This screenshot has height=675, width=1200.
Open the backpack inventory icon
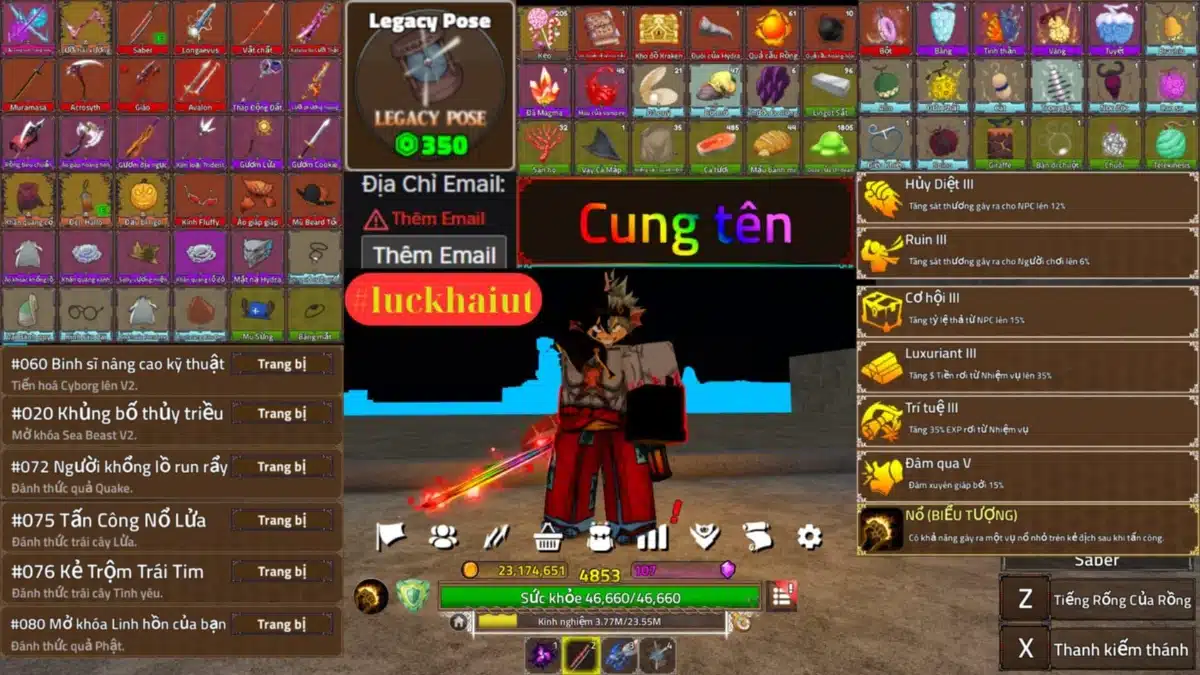600,538
